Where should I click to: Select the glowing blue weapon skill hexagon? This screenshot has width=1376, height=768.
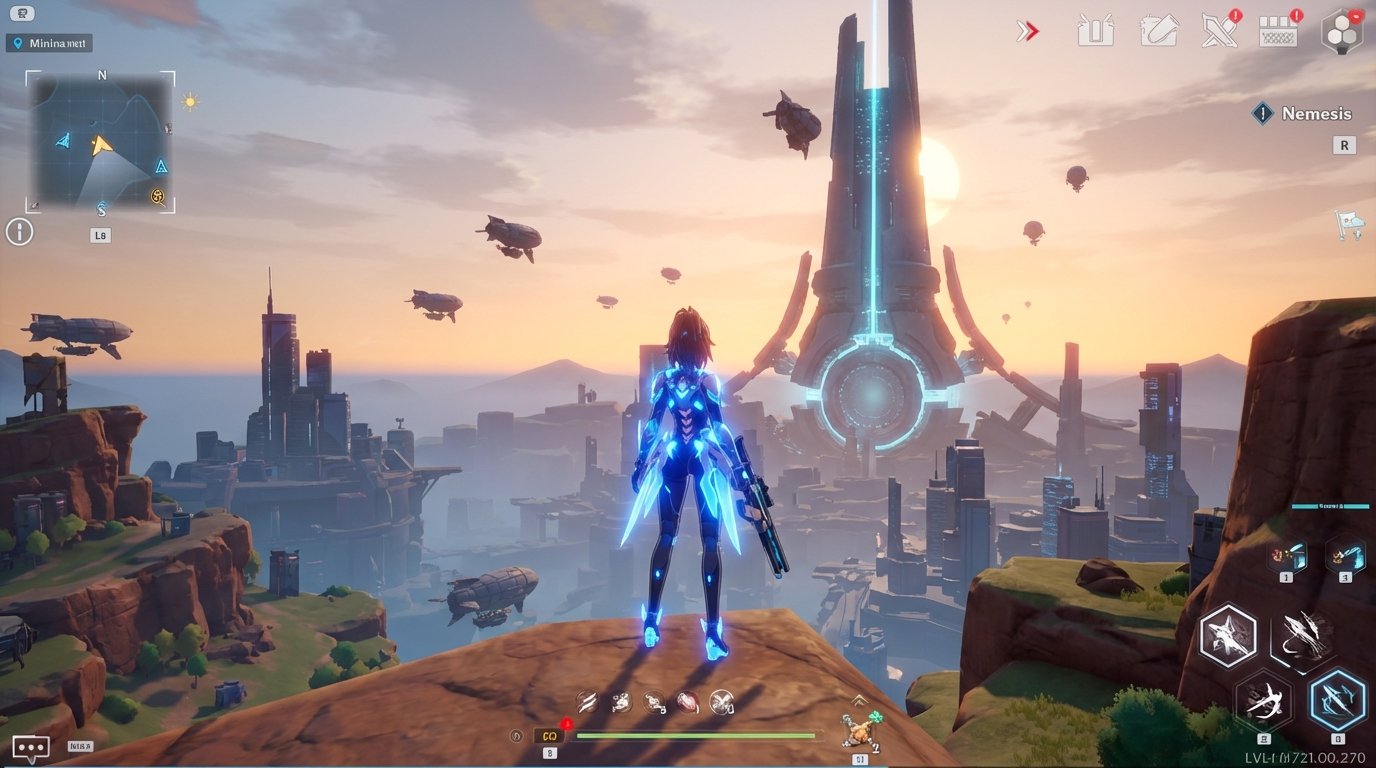(x=1335, y=700)
